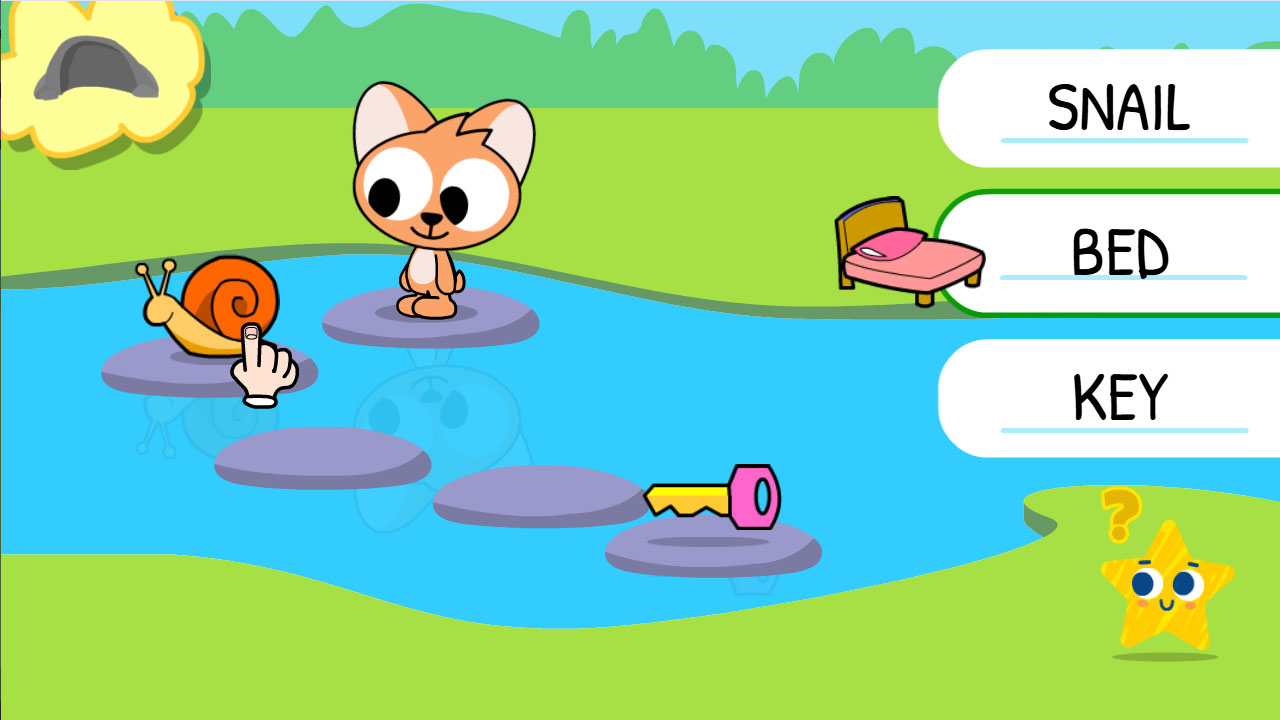Click the stone beneath the key

click(x=710, y=550)
